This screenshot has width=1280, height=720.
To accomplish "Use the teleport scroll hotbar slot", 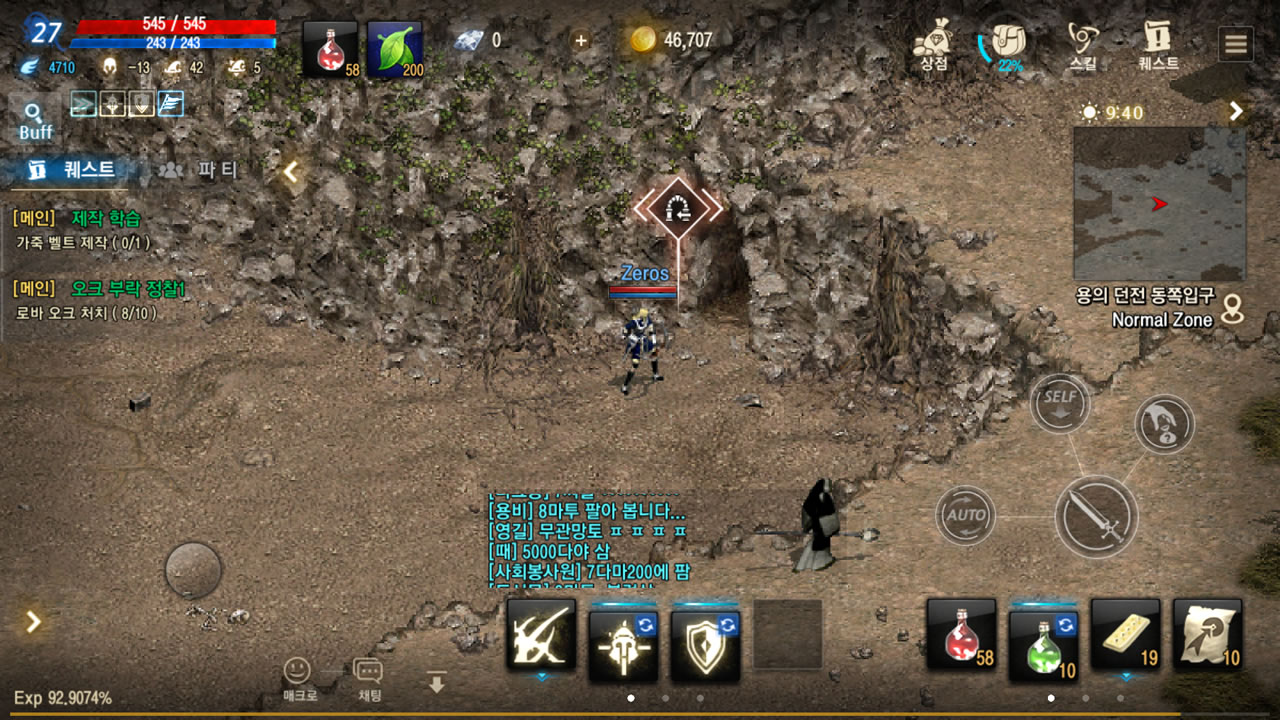I will pos(1207,634).
